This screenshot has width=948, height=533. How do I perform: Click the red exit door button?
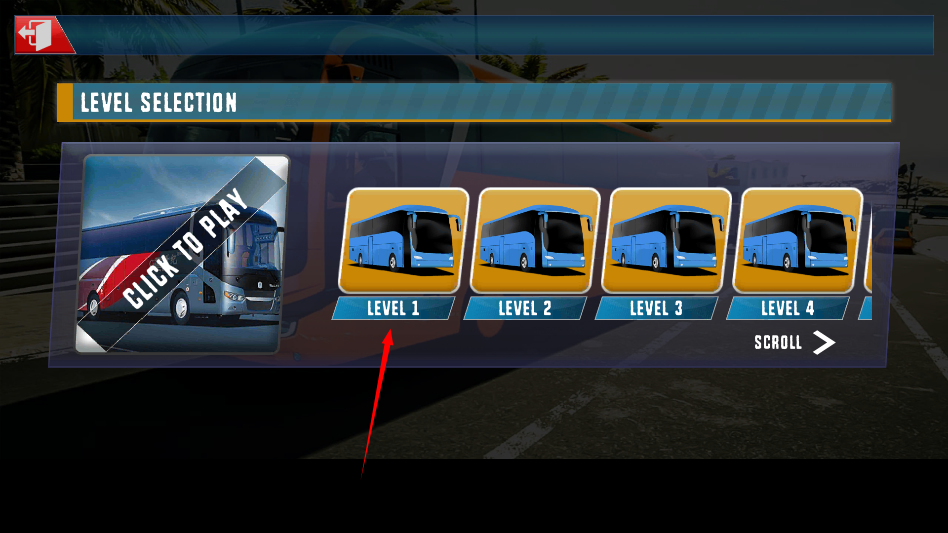coord(42,36)
